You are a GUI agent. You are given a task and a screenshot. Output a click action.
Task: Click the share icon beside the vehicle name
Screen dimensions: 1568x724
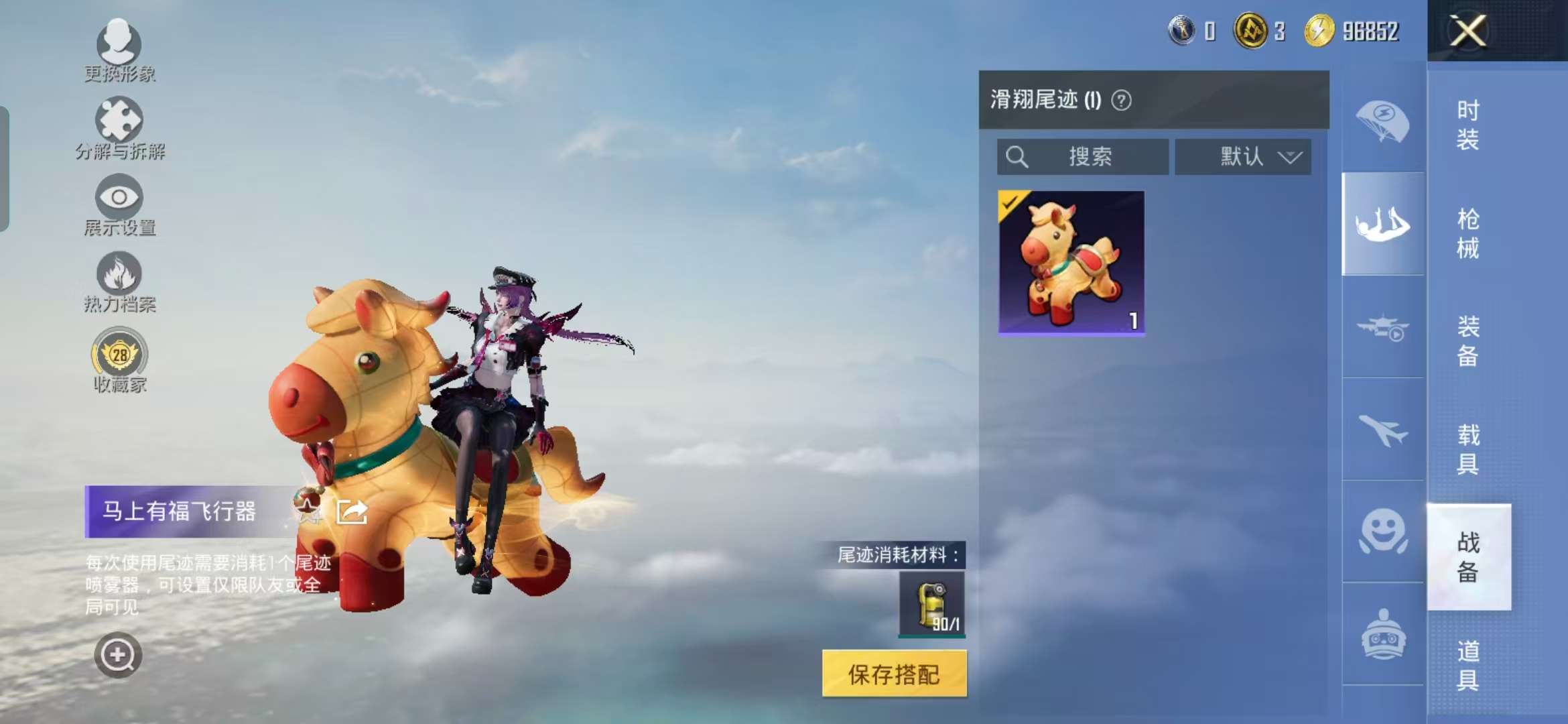pos(351,511)
